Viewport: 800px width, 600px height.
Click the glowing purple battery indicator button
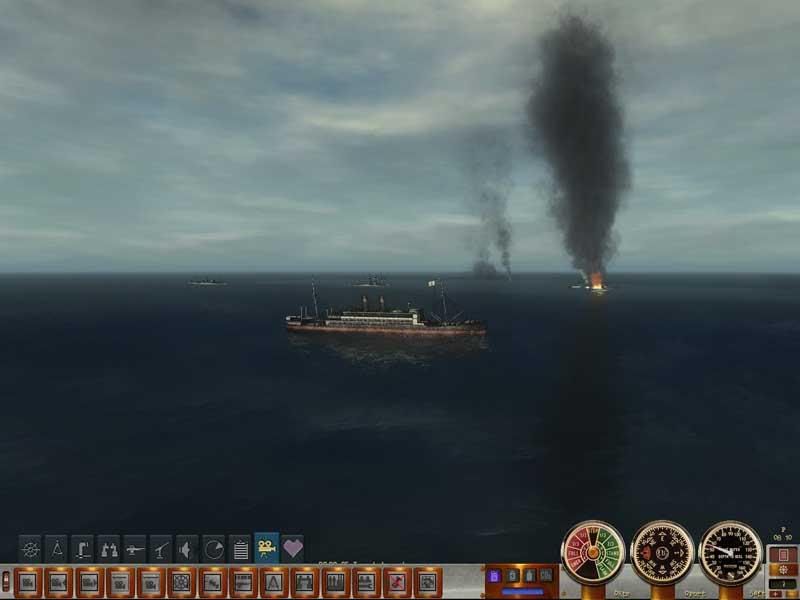pyautogui.click(x=493, y=576)
